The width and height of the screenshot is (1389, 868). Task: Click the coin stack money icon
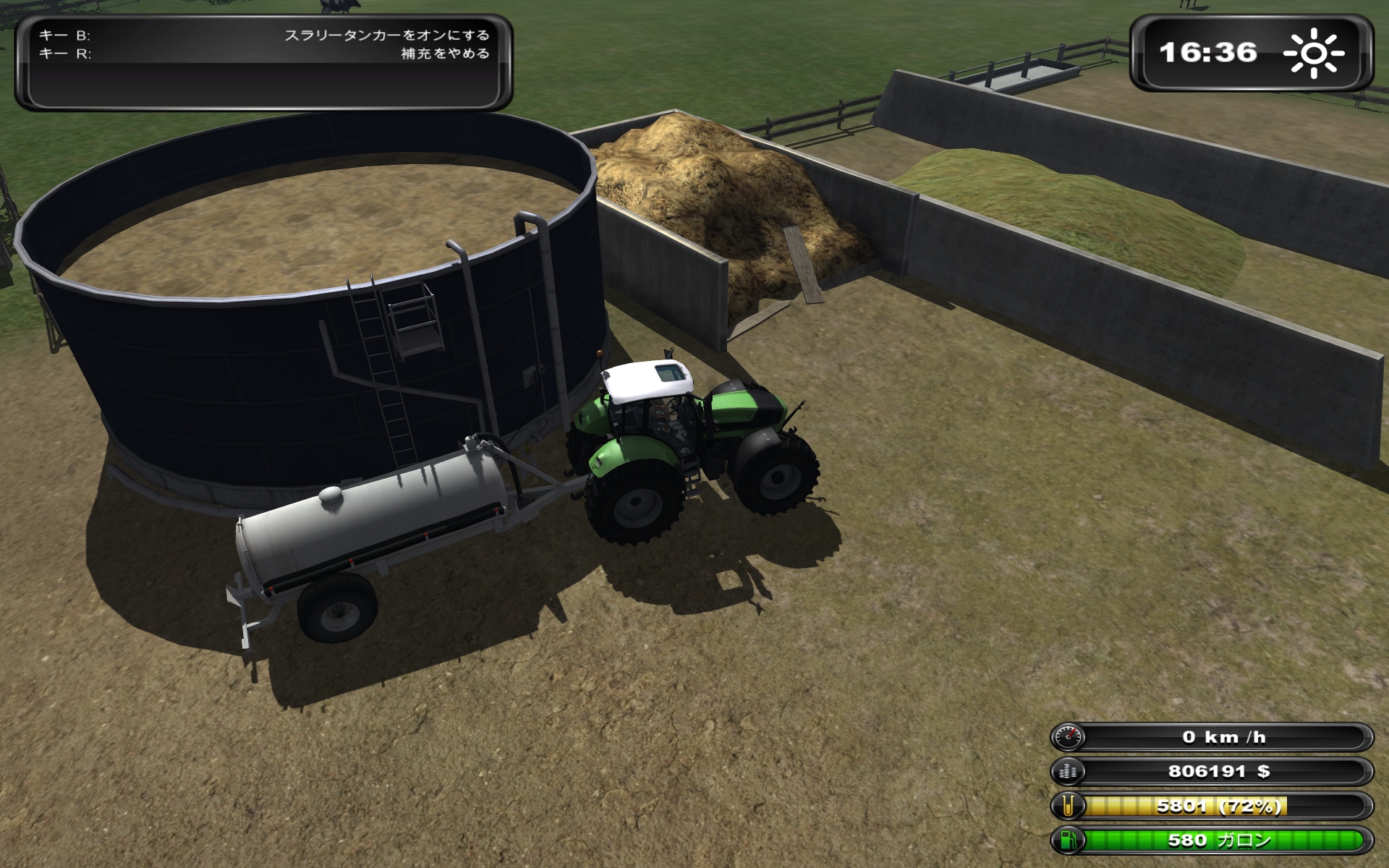[x=1069, y=771]
